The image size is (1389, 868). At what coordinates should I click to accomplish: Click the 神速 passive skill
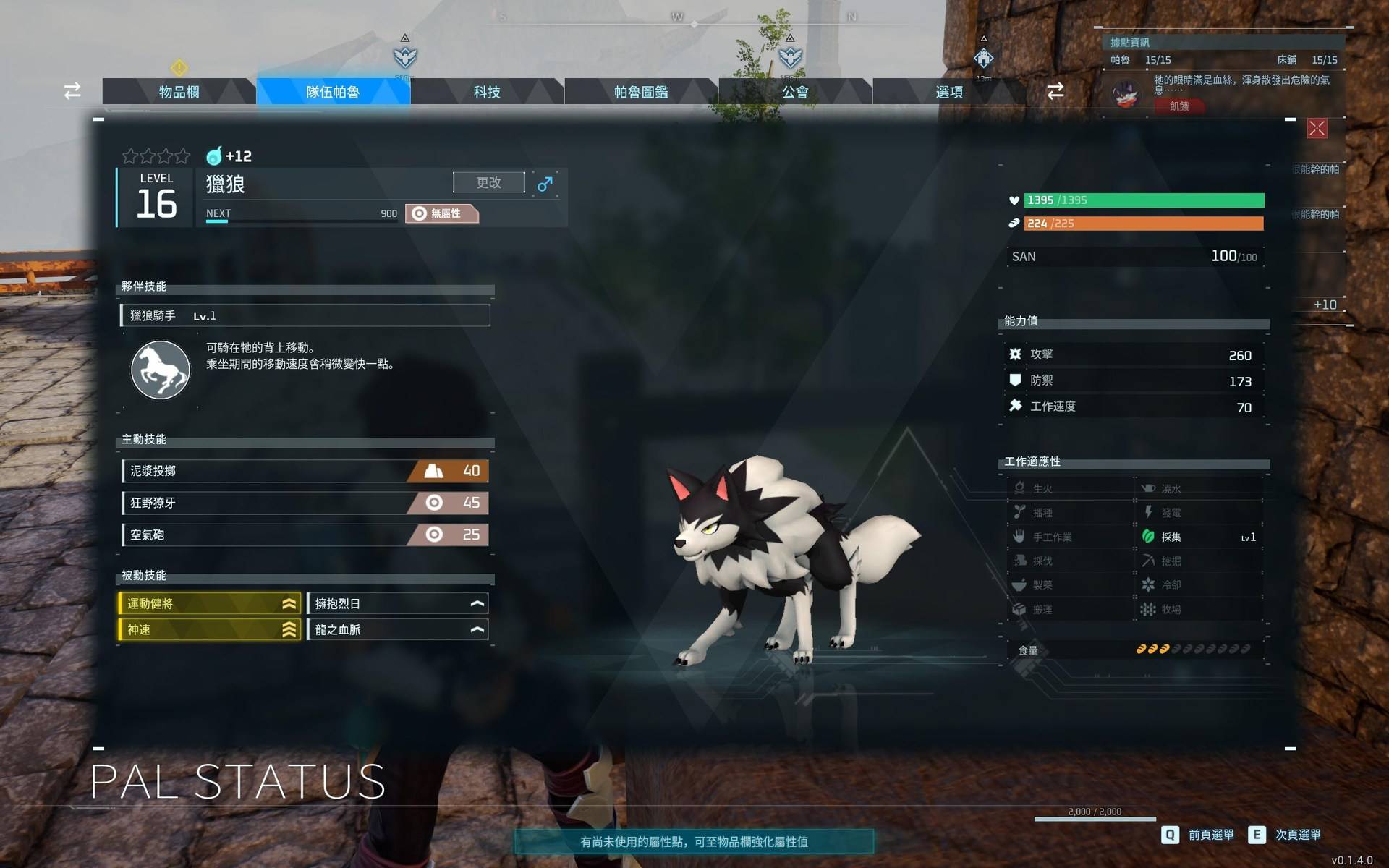click(210, 630)
